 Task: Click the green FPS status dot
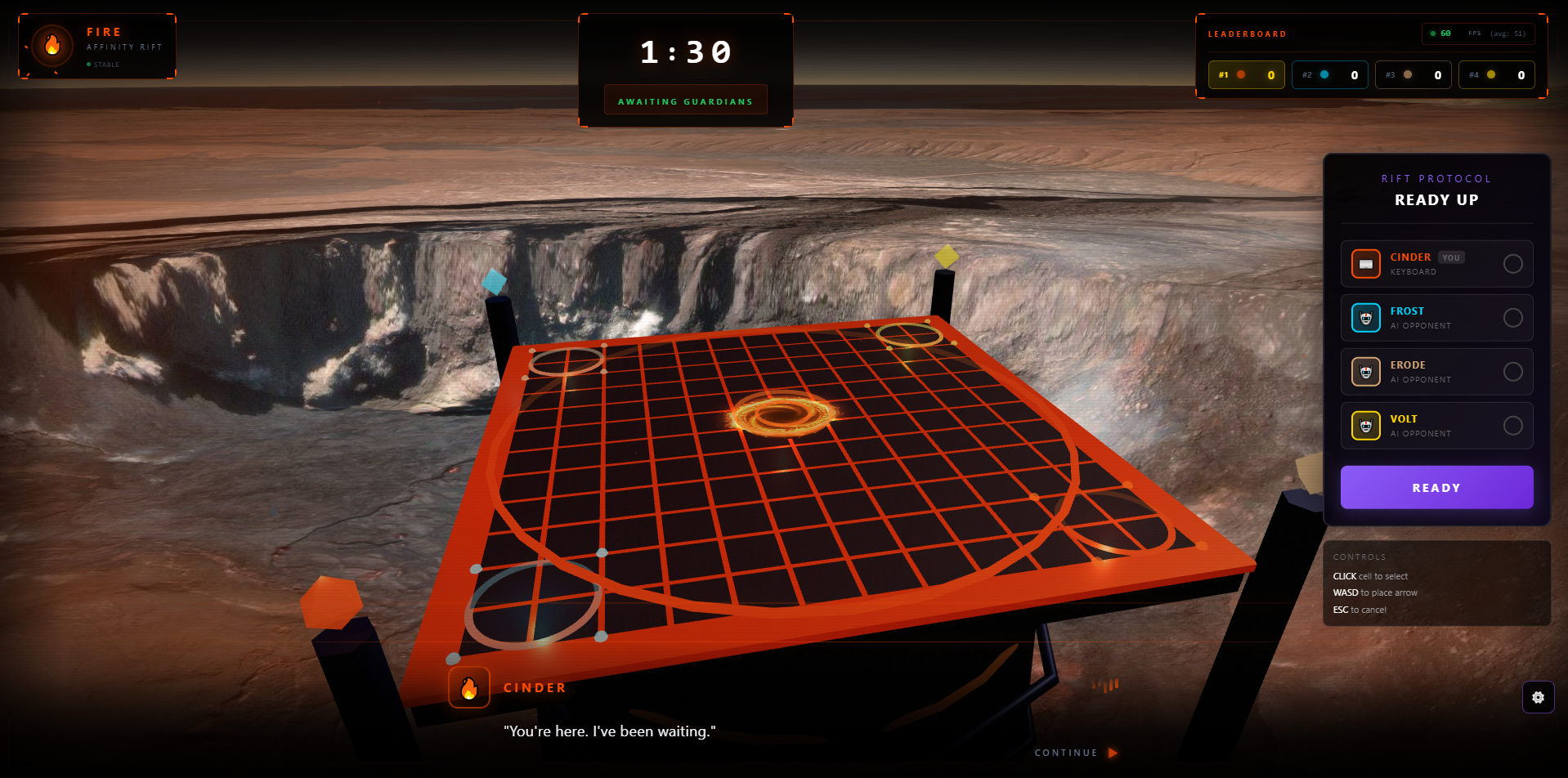(x=1433, y=34)
